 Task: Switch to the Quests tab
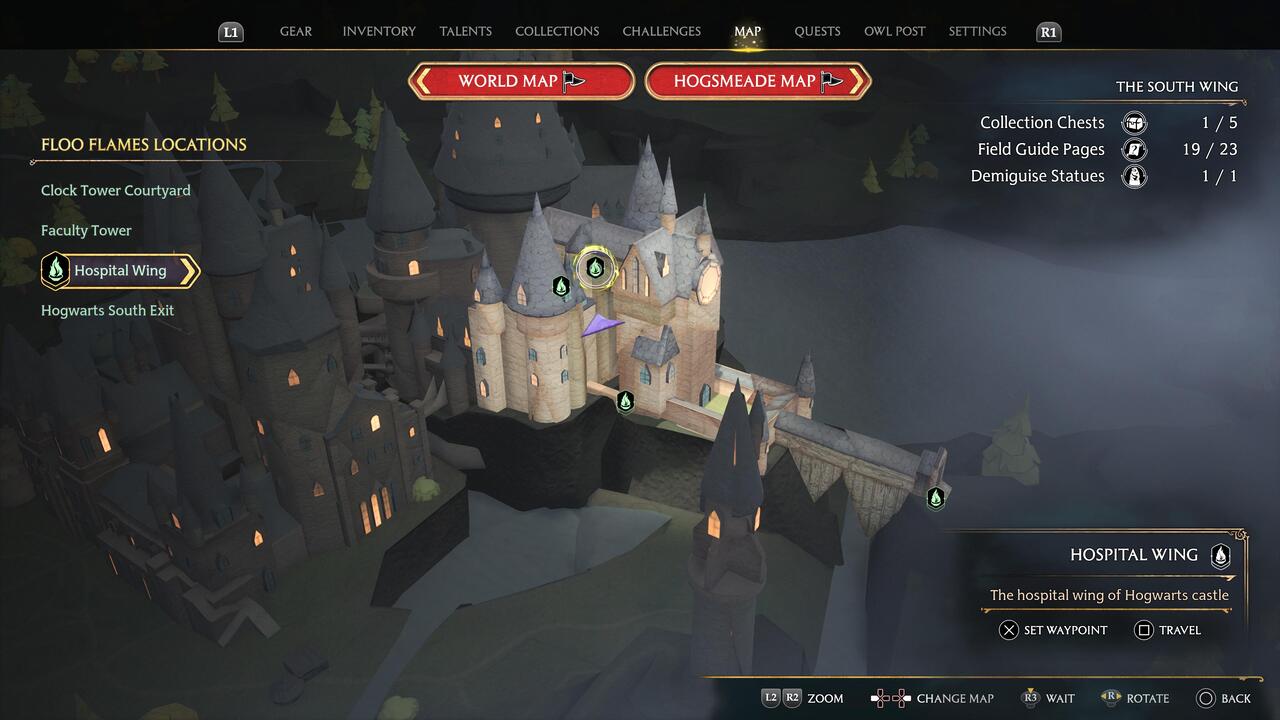(x=817, y=31)
